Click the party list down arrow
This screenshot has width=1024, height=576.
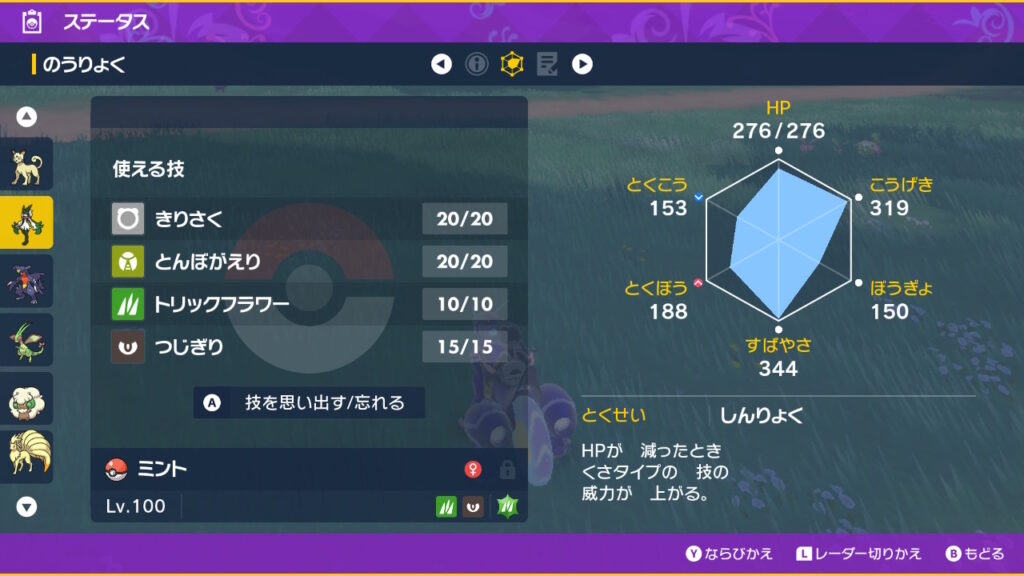pos(27,507)
